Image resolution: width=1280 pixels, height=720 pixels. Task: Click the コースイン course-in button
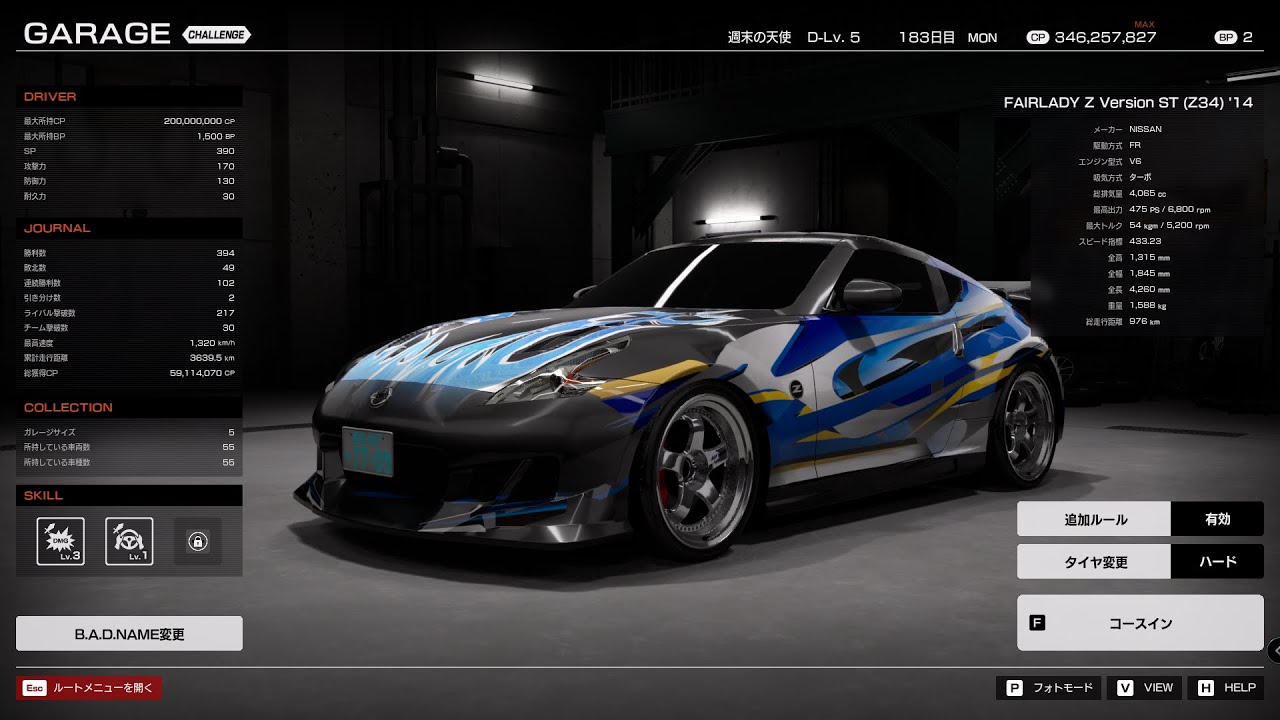pos(1140,623)
